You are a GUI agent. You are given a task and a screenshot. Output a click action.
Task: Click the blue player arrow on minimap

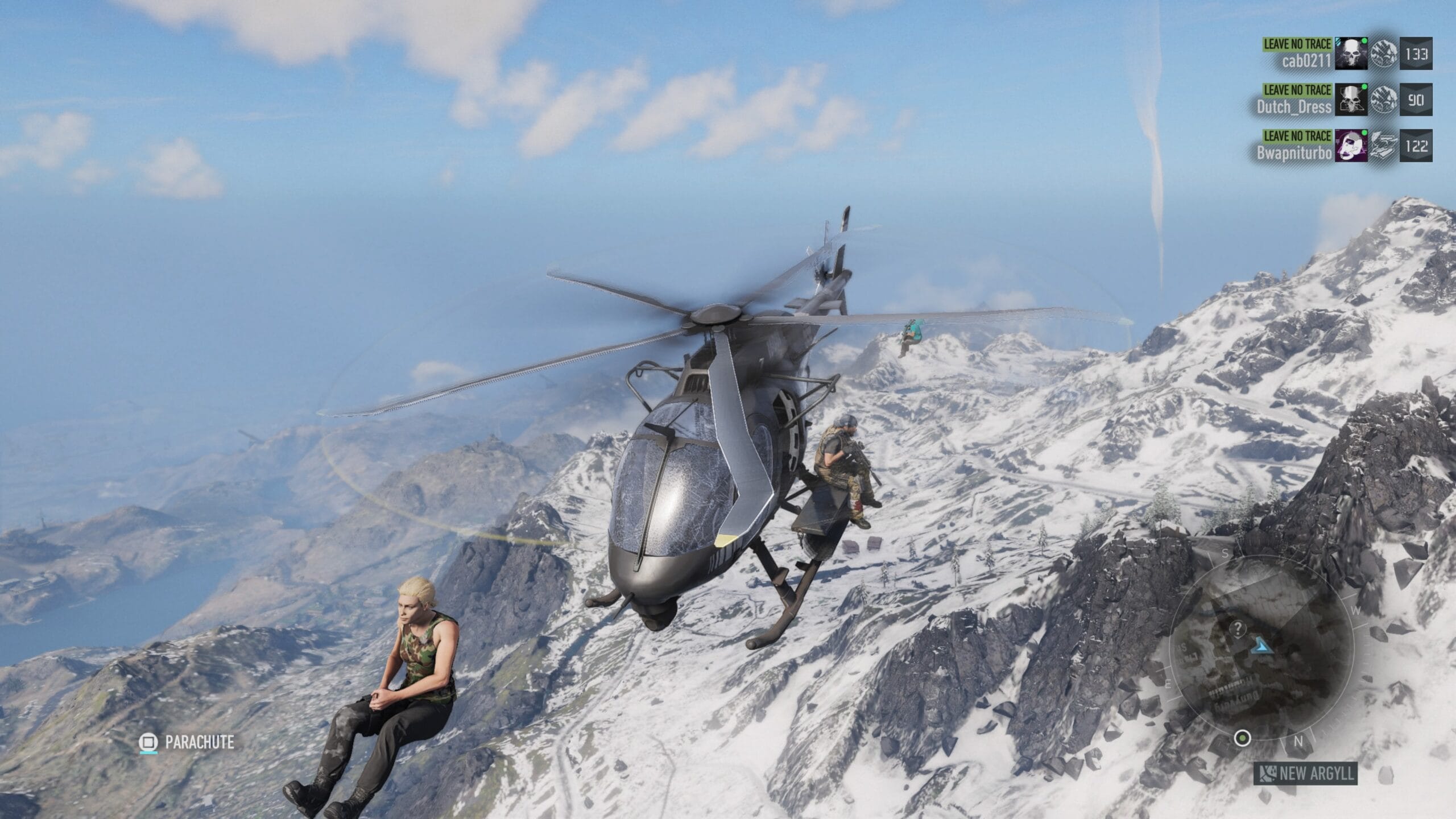[1262, 645]
